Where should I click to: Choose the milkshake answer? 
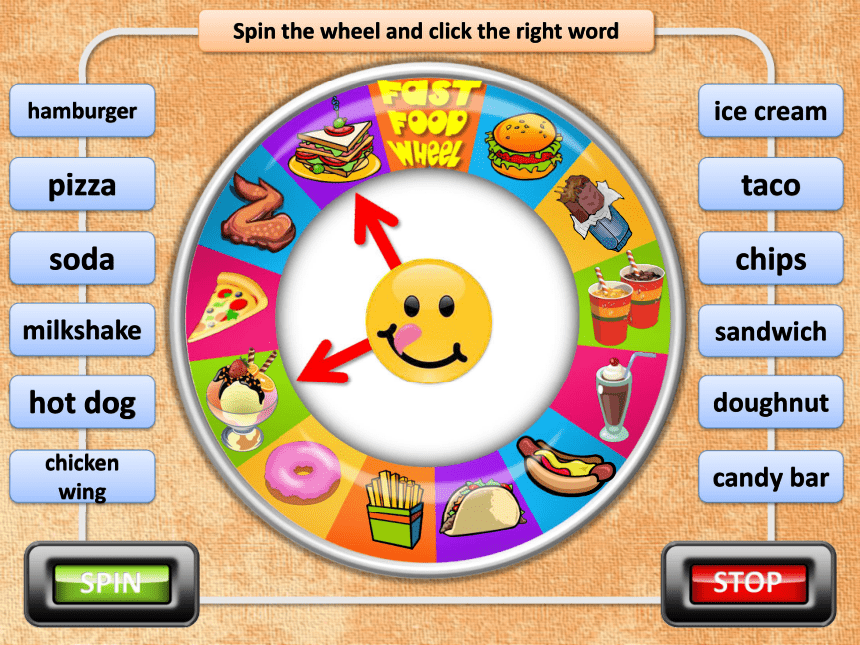pos(83,330)
